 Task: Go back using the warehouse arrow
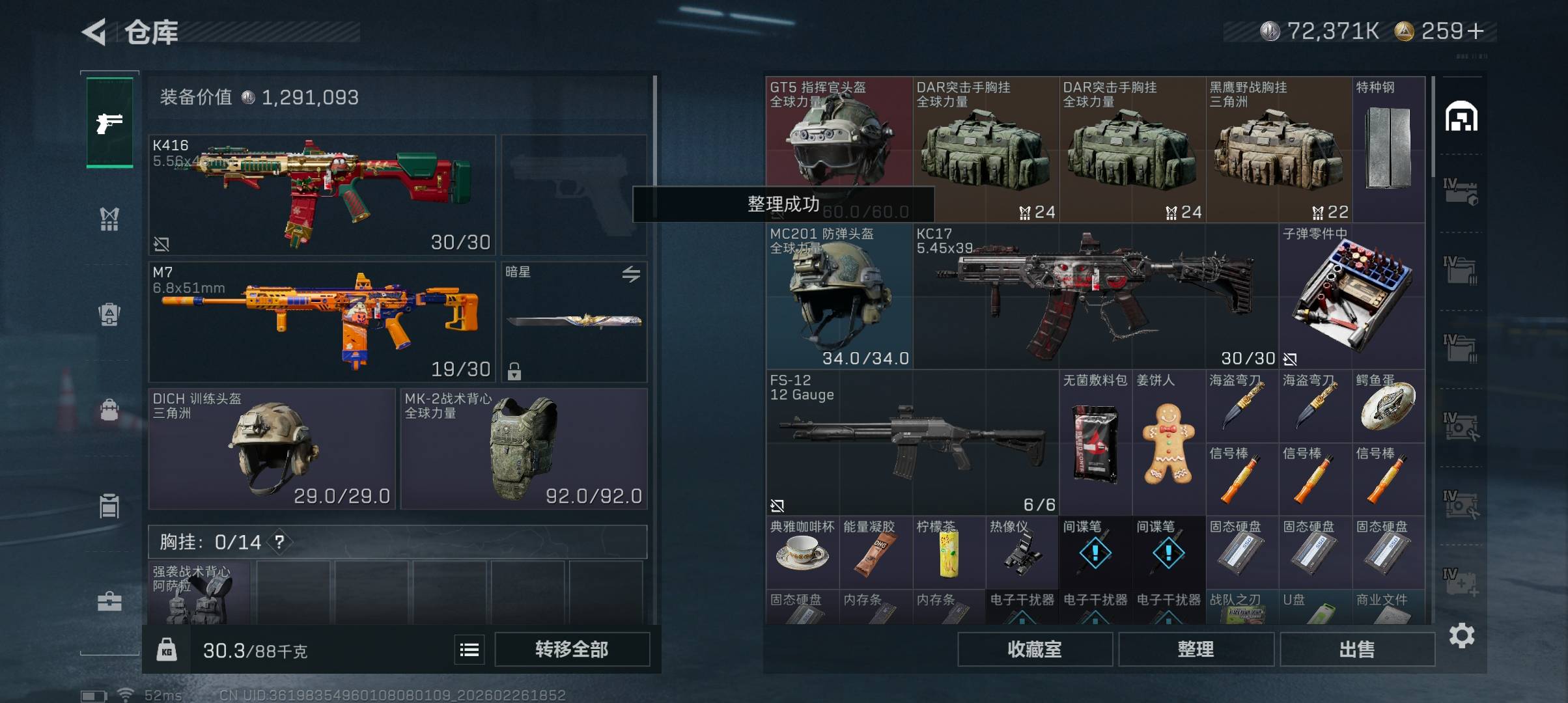(94, 32)
